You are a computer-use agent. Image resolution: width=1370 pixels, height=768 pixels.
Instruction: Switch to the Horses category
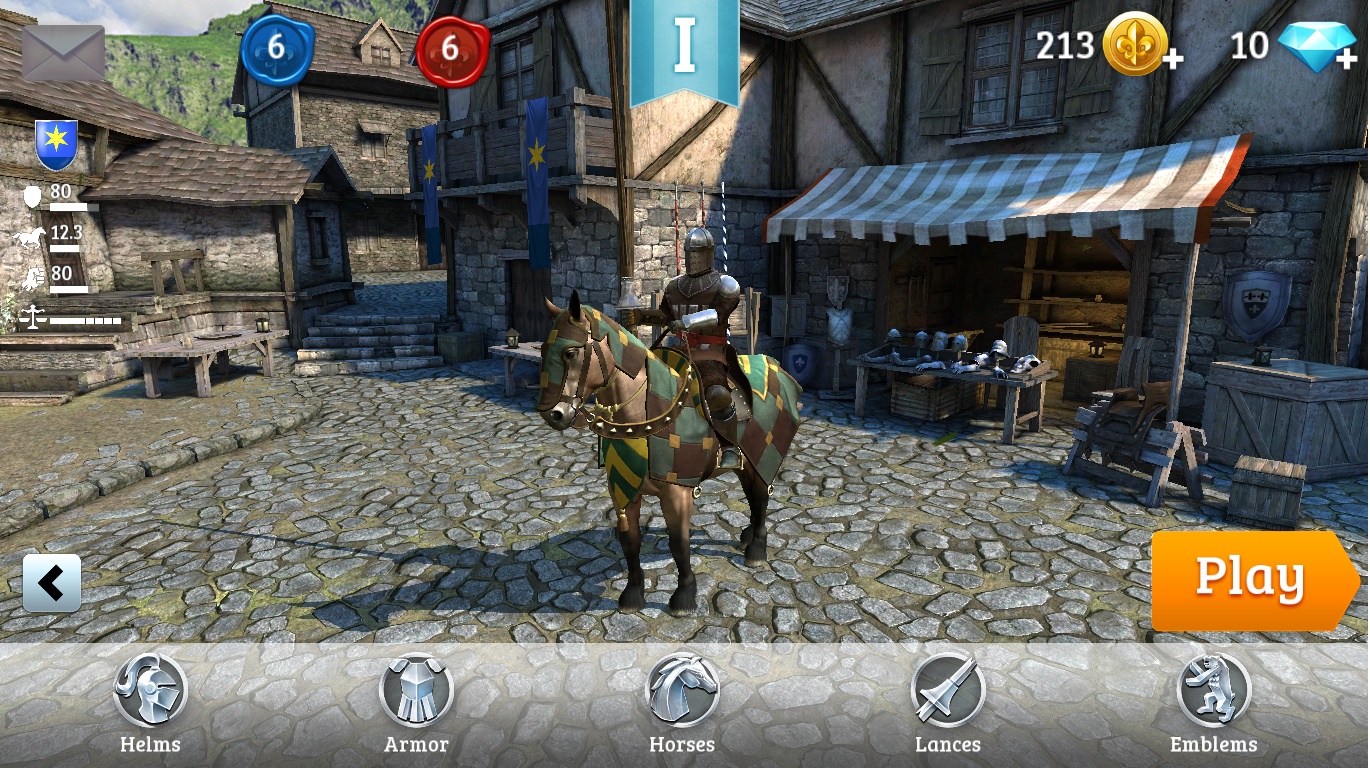pos(682,702)
